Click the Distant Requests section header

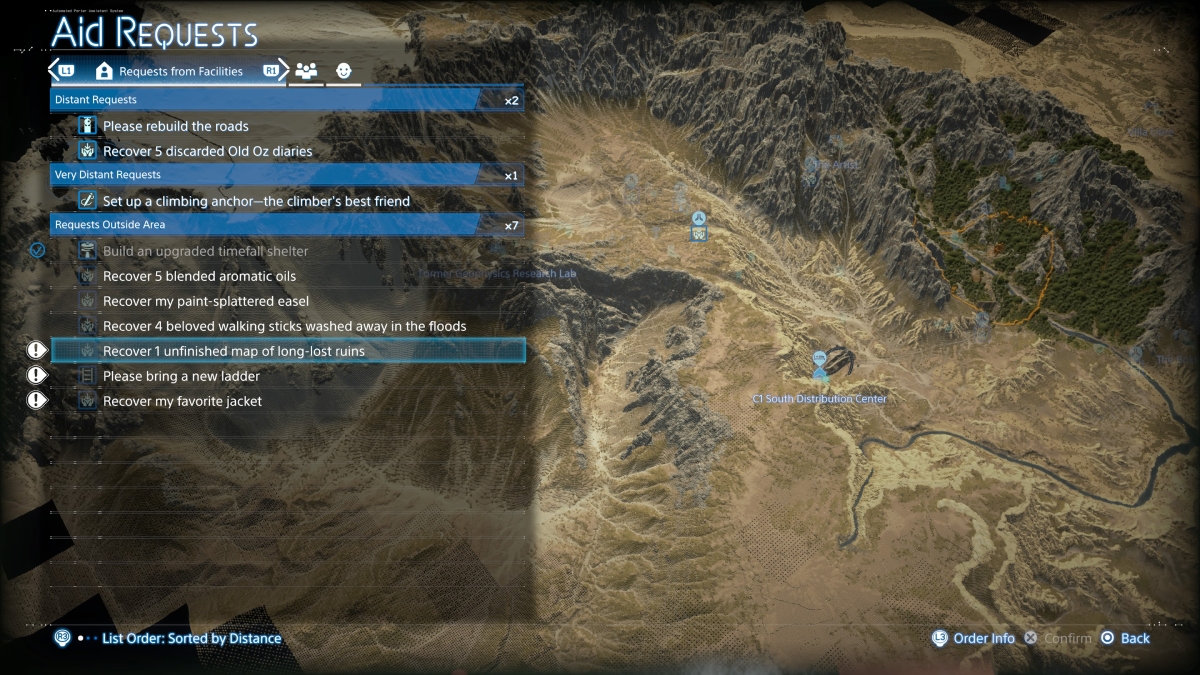[x=287, y=100]
